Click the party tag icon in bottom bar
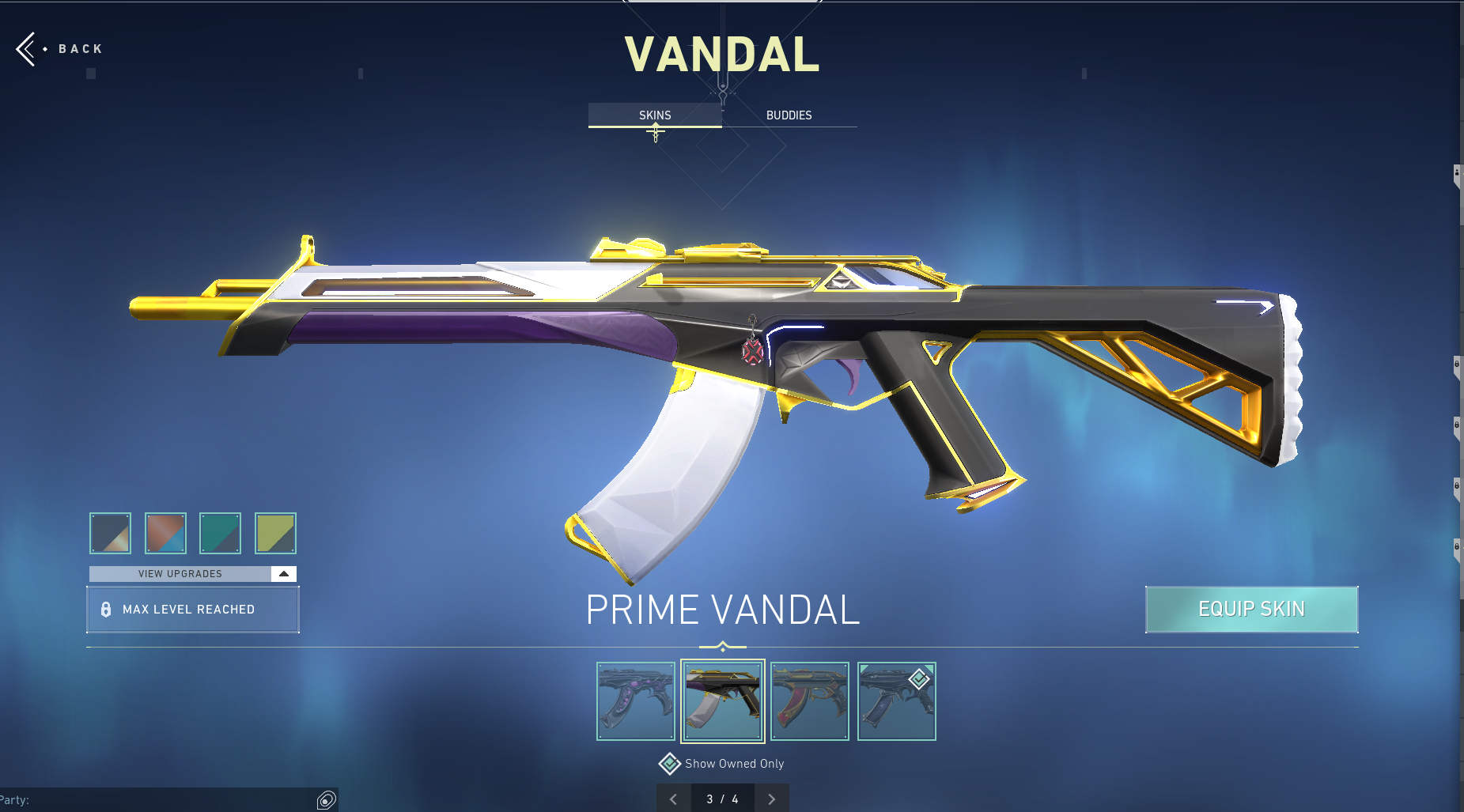 tap(327, 799)
